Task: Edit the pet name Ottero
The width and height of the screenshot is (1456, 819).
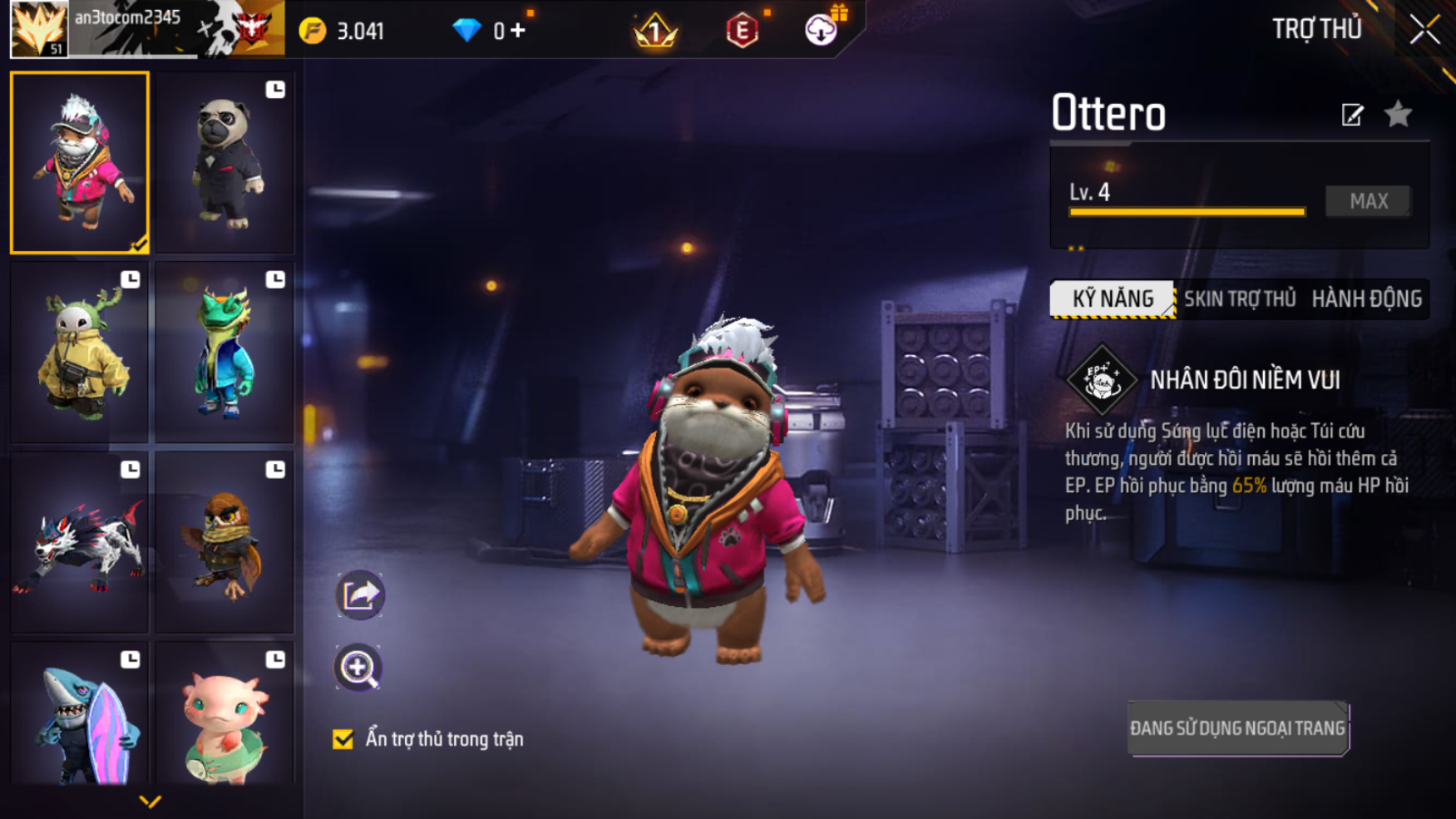Action: [1352, 115]
